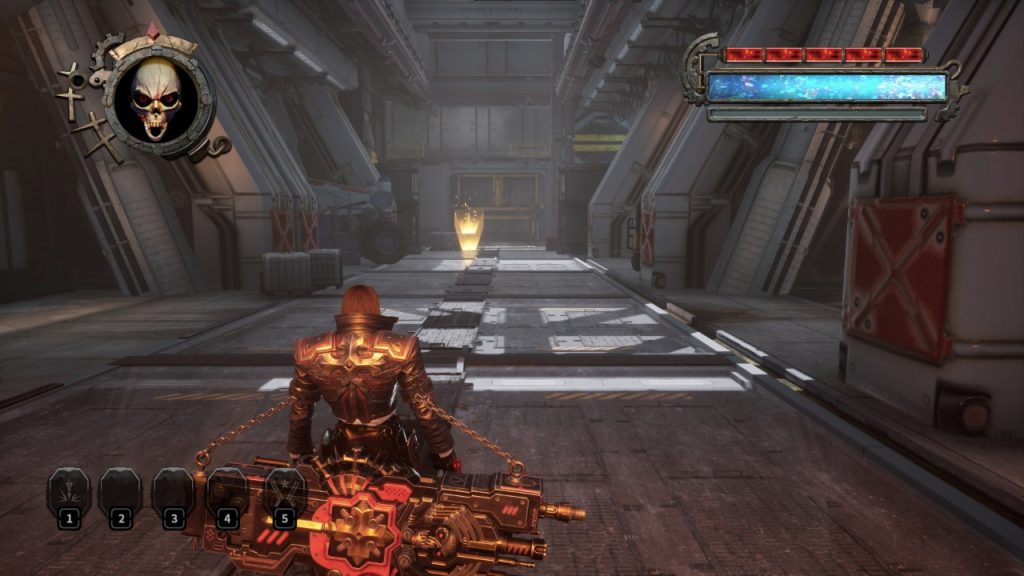Screen dimensions: 1024x576
Task: Activate the ability in slot 1
Action: pos(68,494)
